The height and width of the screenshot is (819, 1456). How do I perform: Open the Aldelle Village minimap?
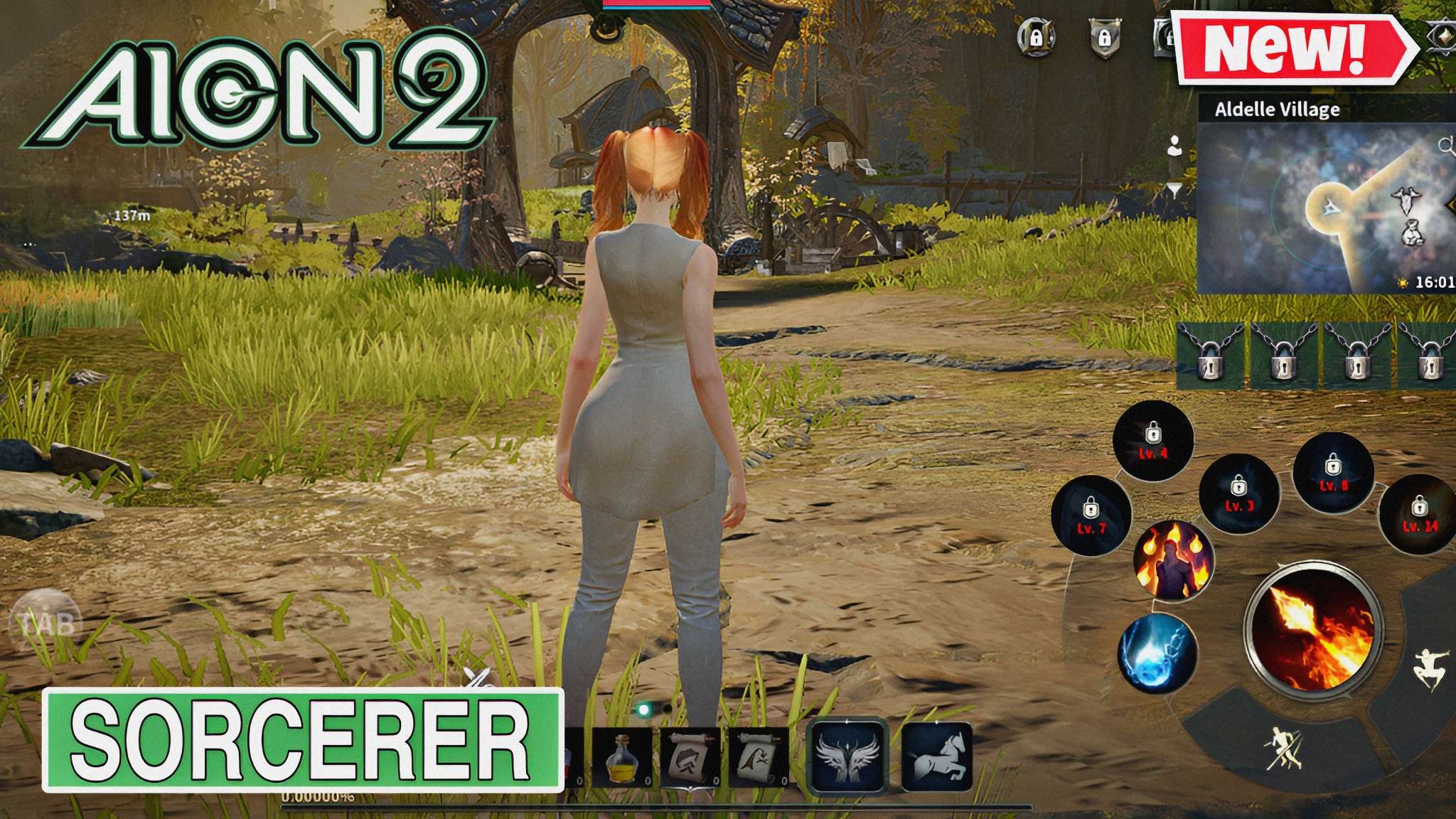pyautogui.click(x=1327, y=208)
